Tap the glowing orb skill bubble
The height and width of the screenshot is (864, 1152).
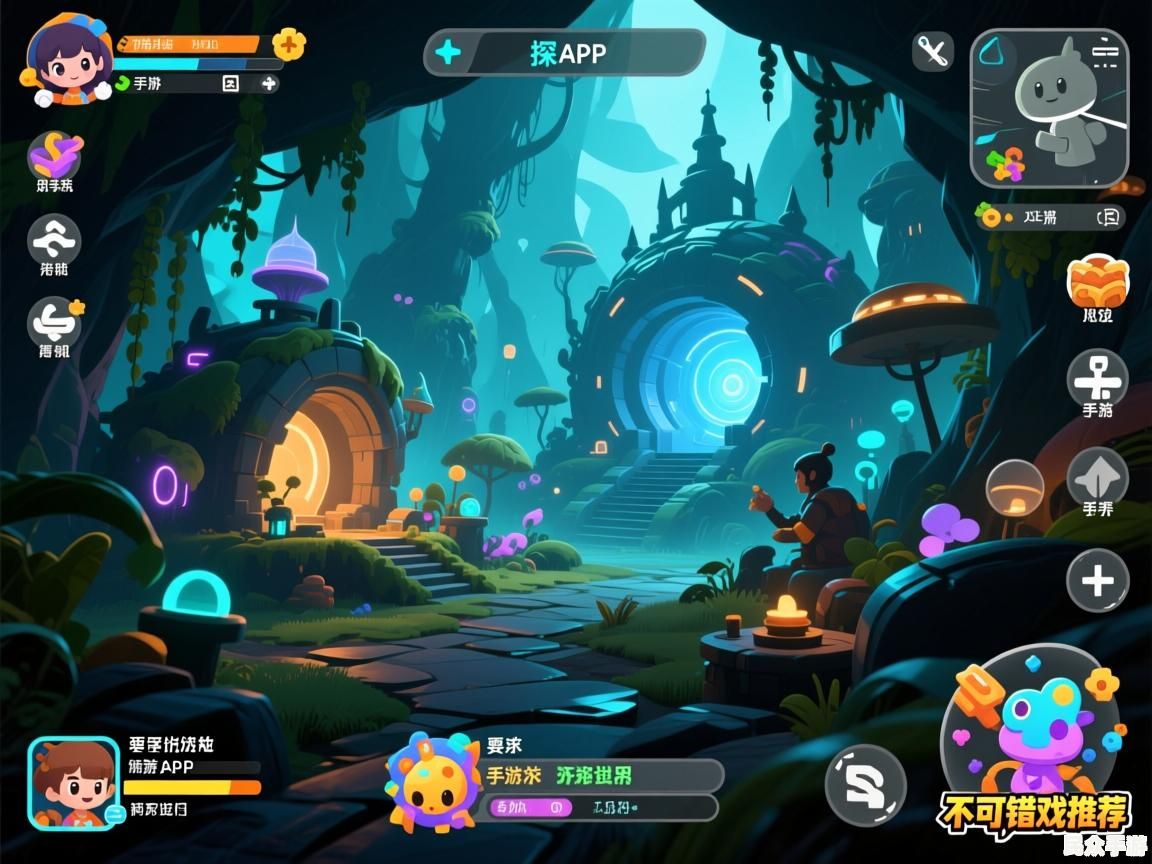point(1015,487)
